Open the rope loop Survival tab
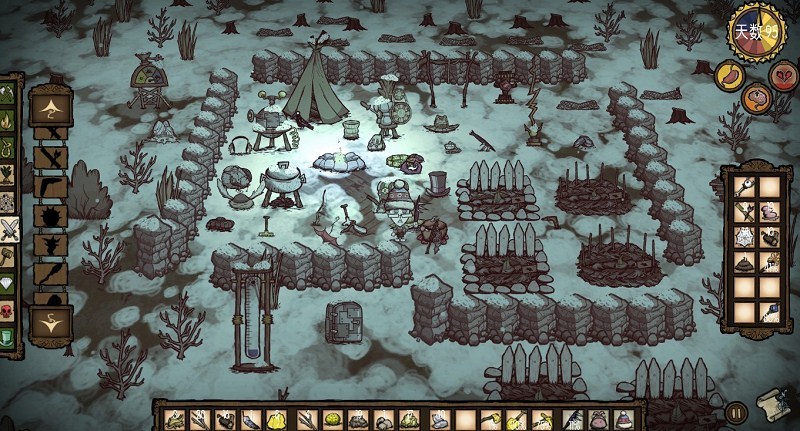800x431 pixels. (x=8, y=150)
